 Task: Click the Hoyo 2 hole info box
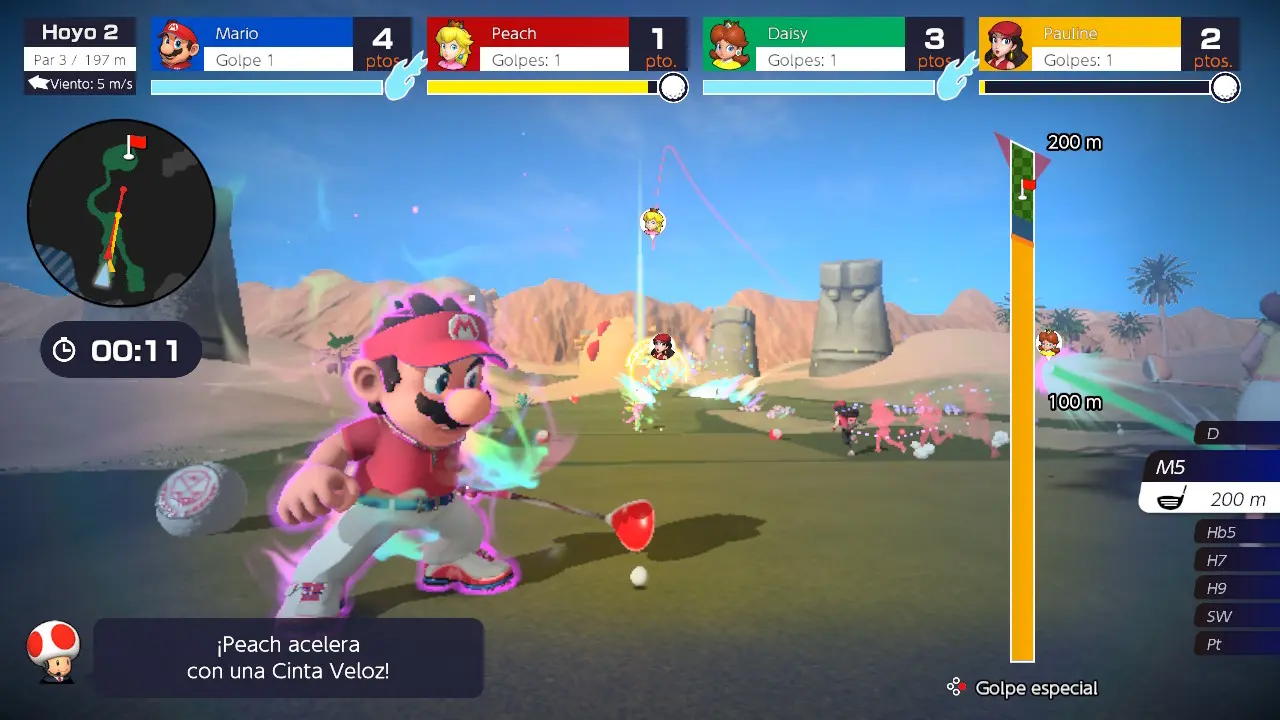pos(80,56)
